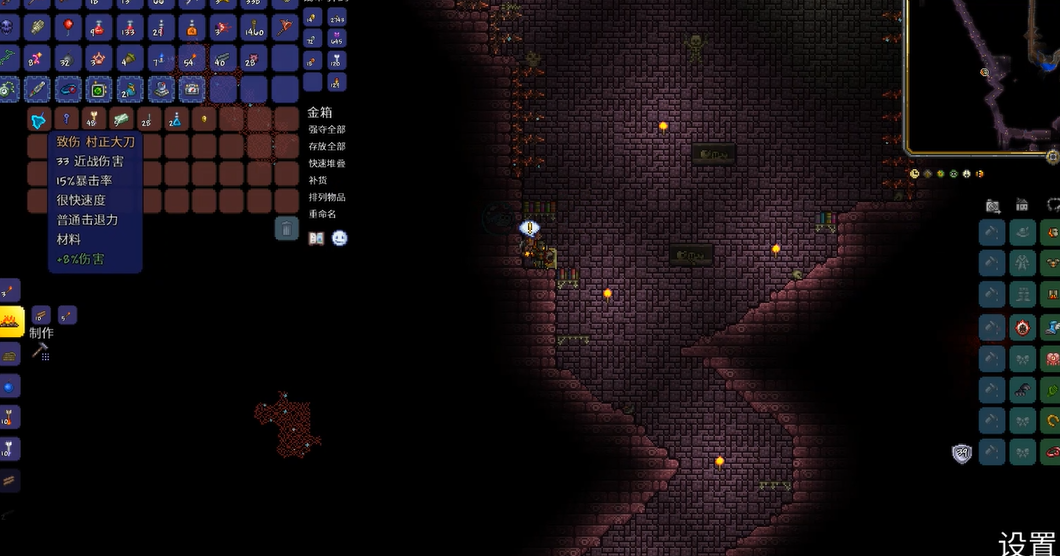The height and width of the screenshot is (556, 1060).
Task: Choose the 快速堆叠 quick stack option
Action: [x=327, y=163]
